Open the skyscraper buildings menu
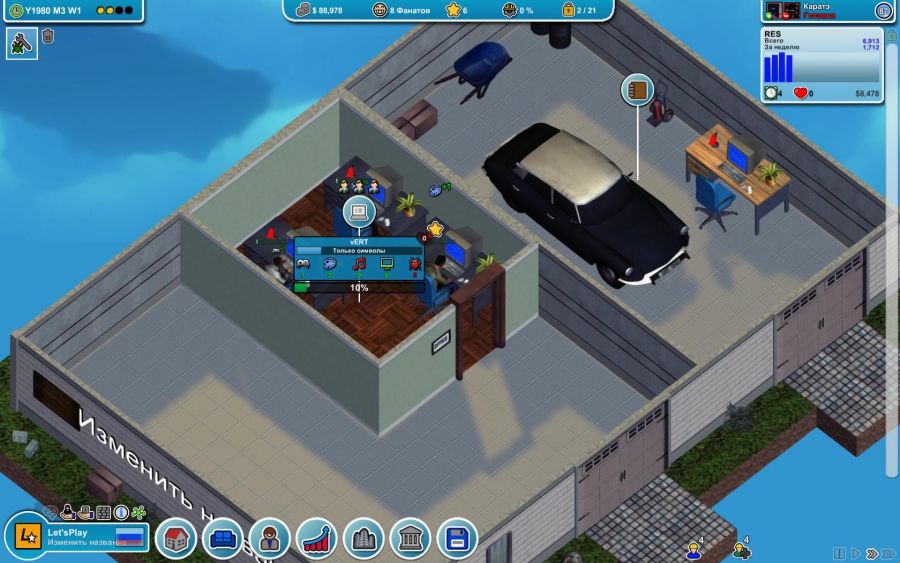 [364, 539]
